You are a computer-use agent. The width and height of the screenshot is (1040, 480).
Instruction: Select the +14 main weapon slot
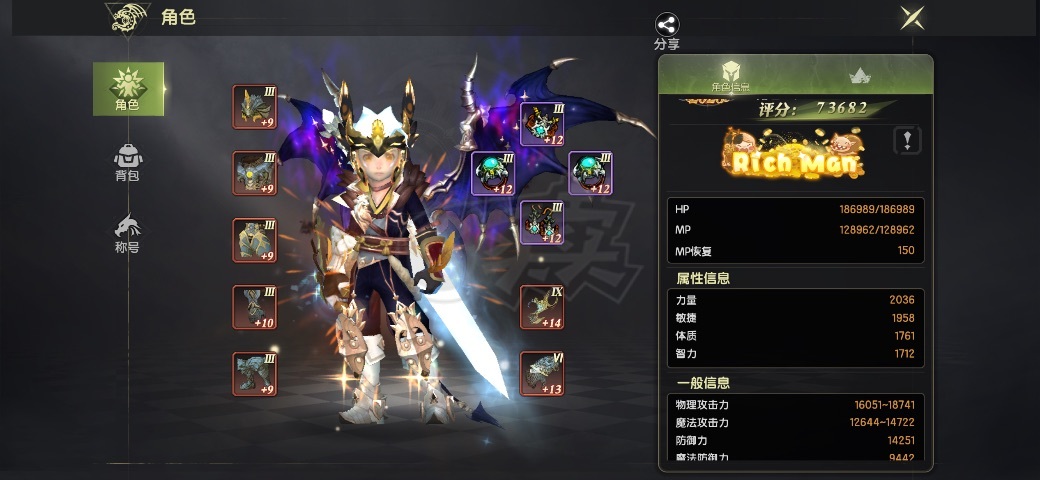(x=542, y=307)
